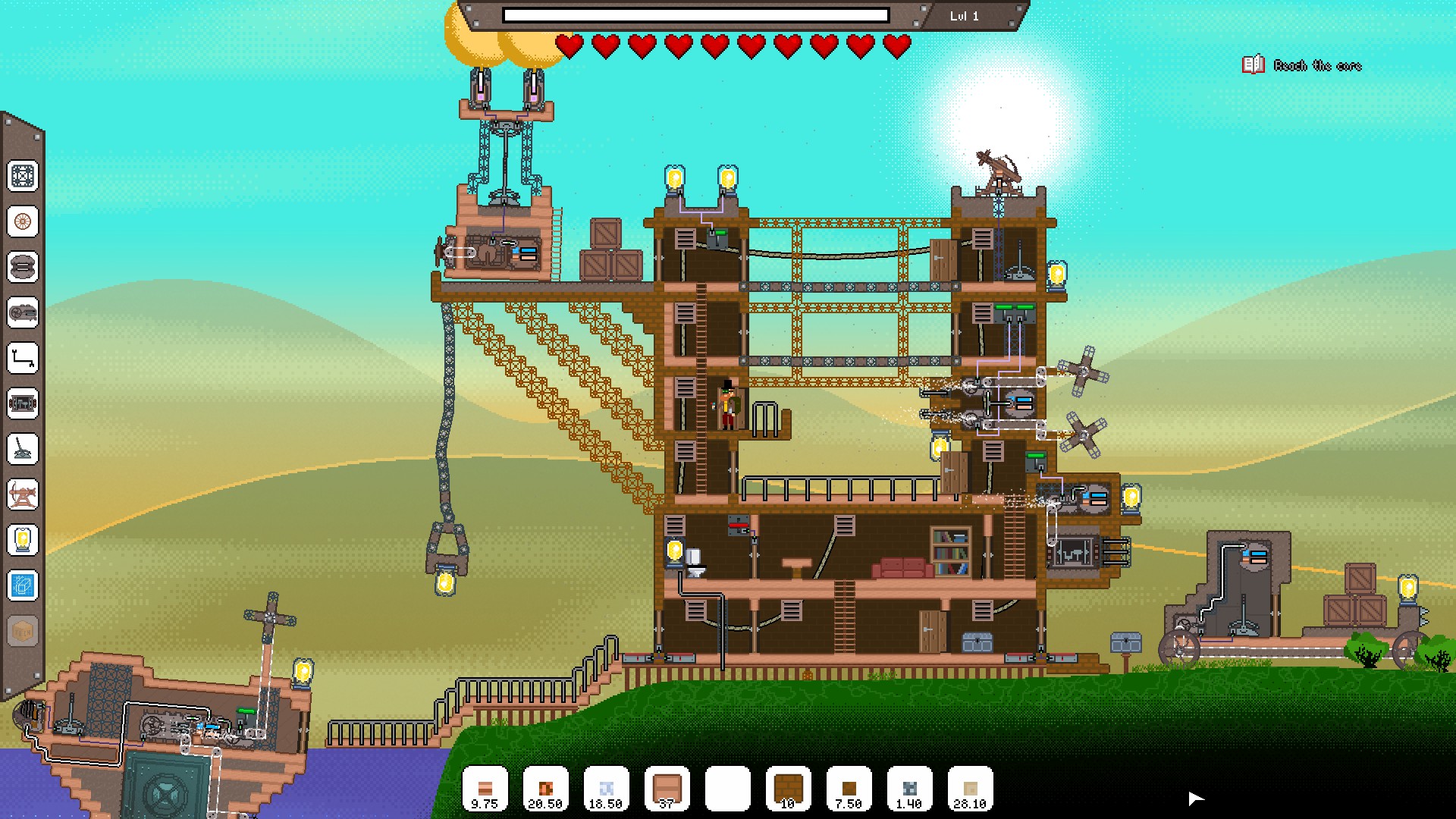Click the Lvl 1 label at the top
Viewport: 1456px width, 819px height.
[963, 15]
